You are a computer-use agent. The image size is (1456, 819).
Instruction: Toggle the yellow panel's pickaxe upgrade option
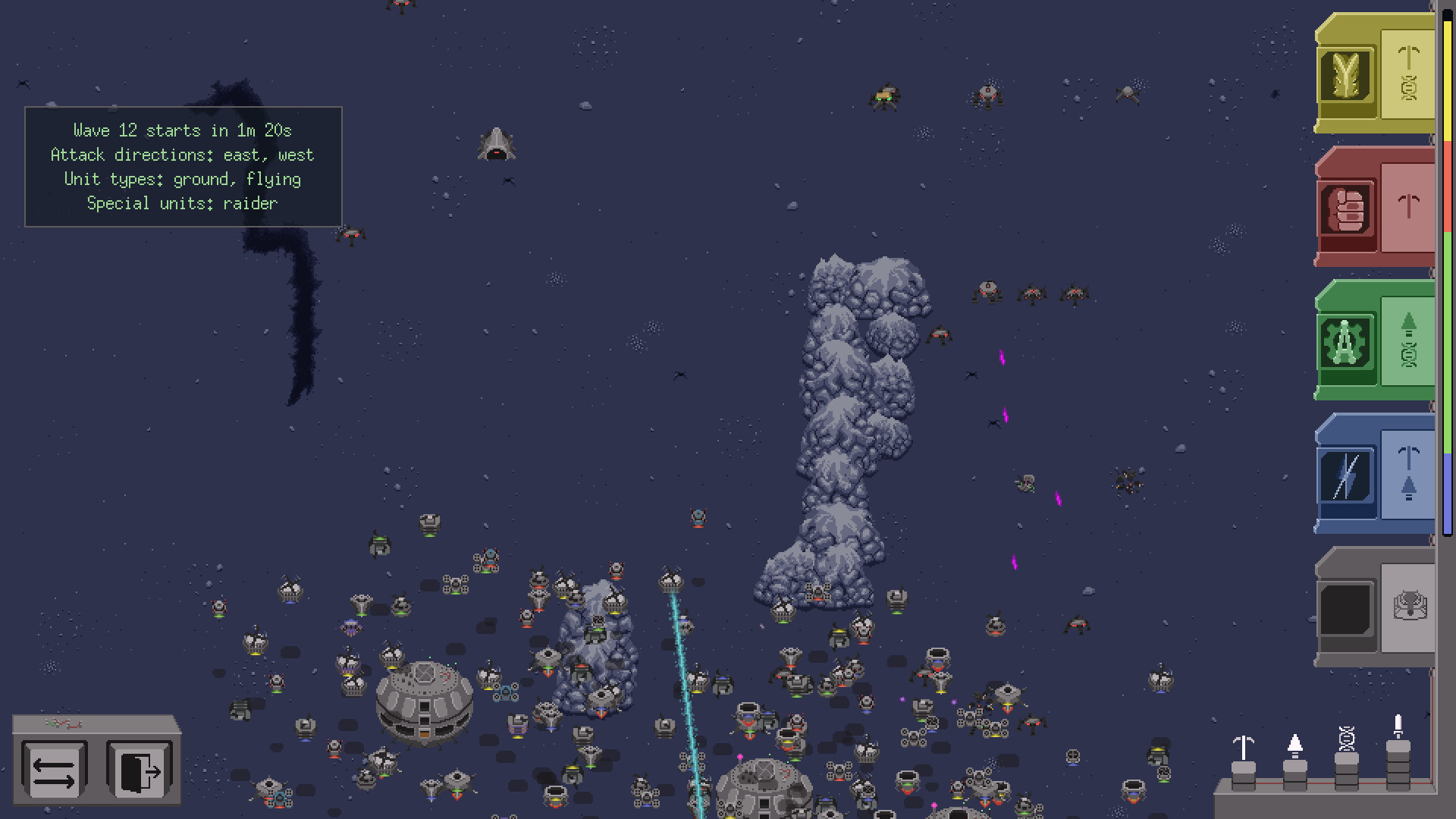coord(1408,57)
